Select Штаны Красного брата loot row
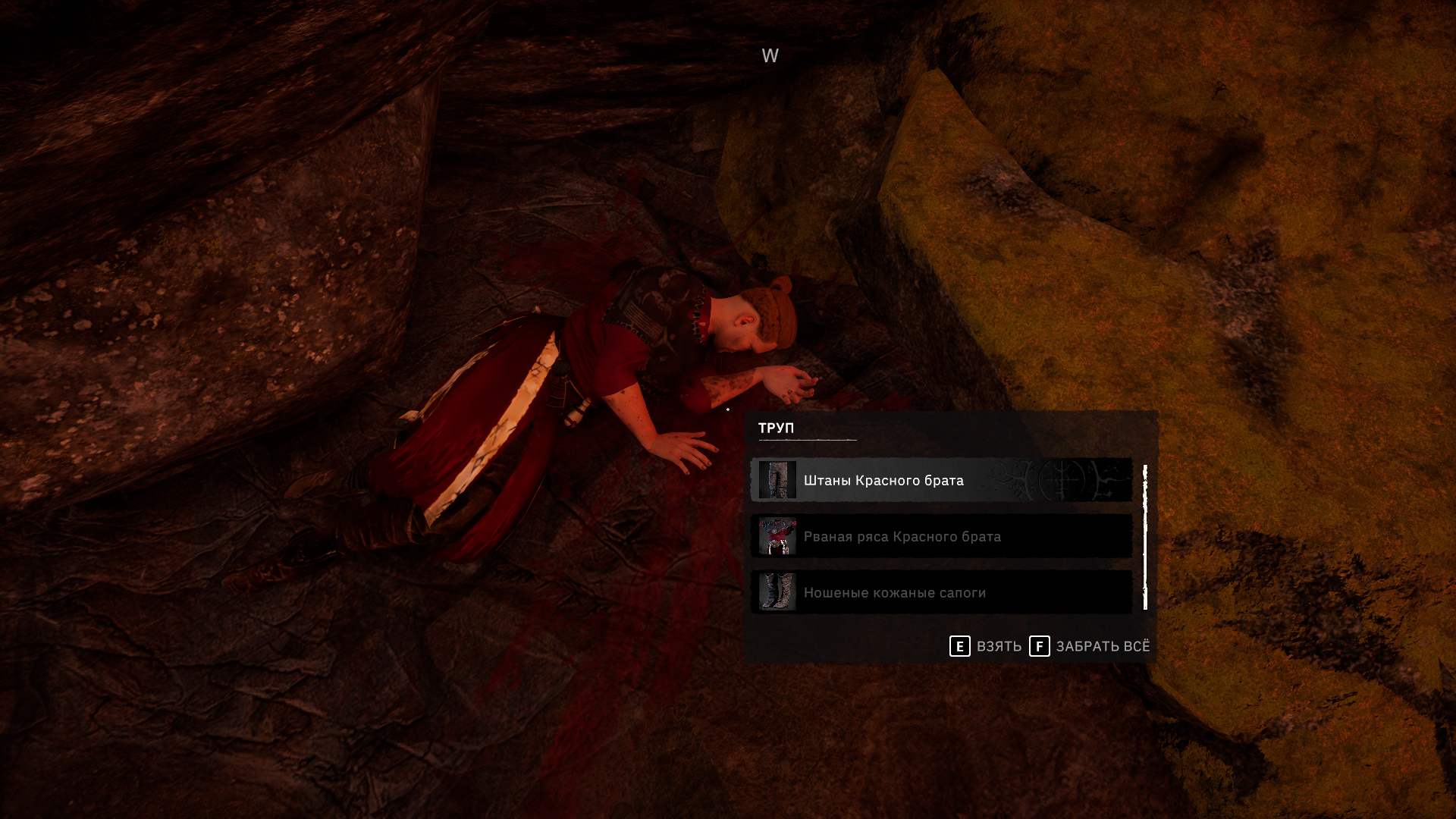This screenshot has height=819, width=1456. tap(940, 480)
